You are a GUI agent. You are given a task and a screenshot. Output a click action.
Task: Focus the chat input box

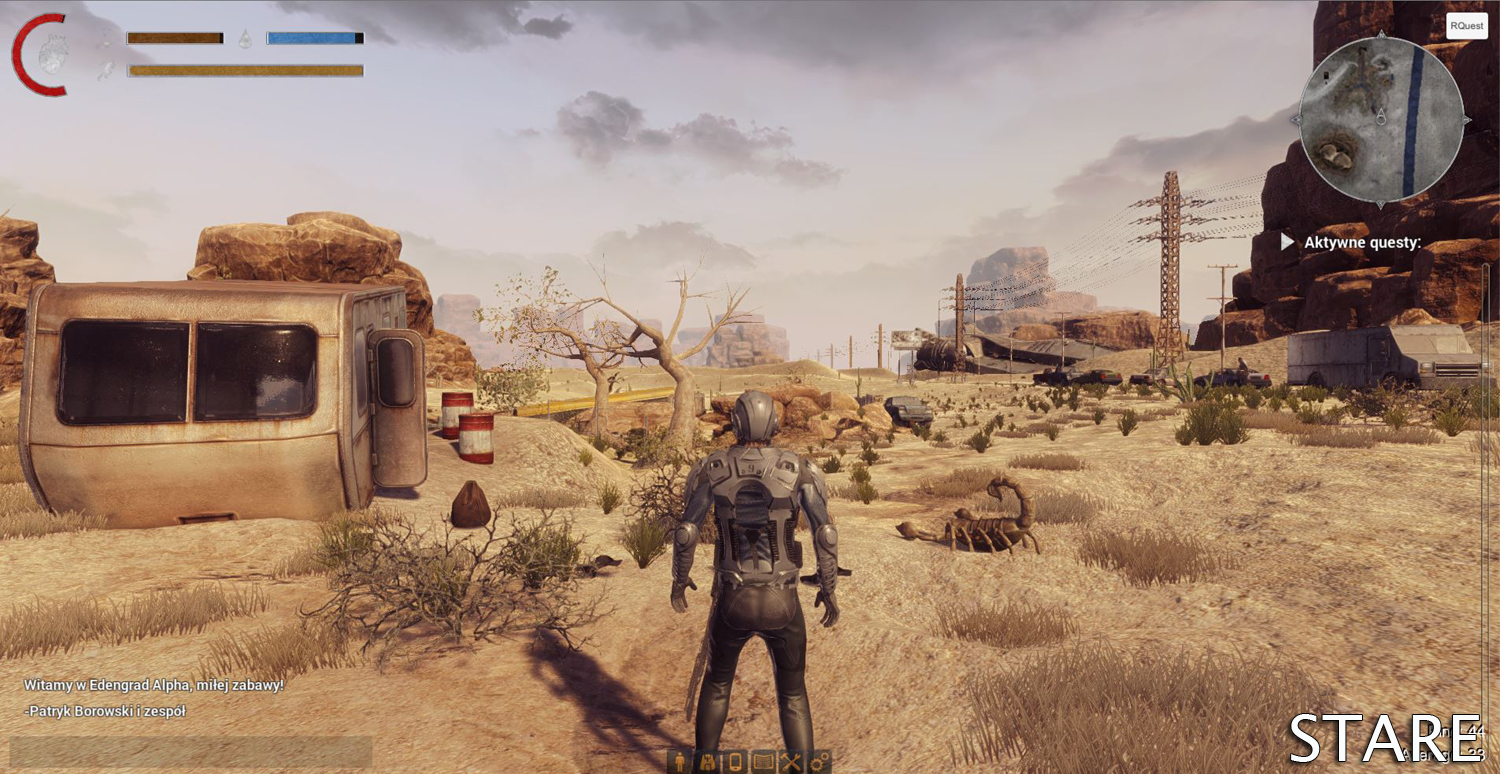pyautogui.click(x=190, y=751)
